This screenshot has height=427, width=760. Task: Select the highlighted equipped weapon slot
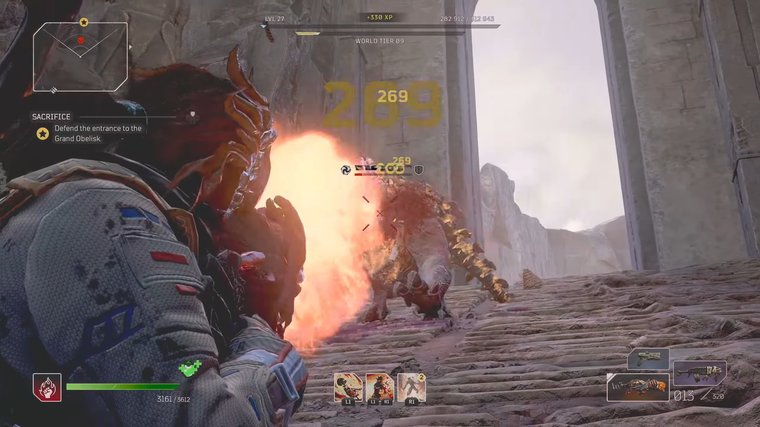637,387
